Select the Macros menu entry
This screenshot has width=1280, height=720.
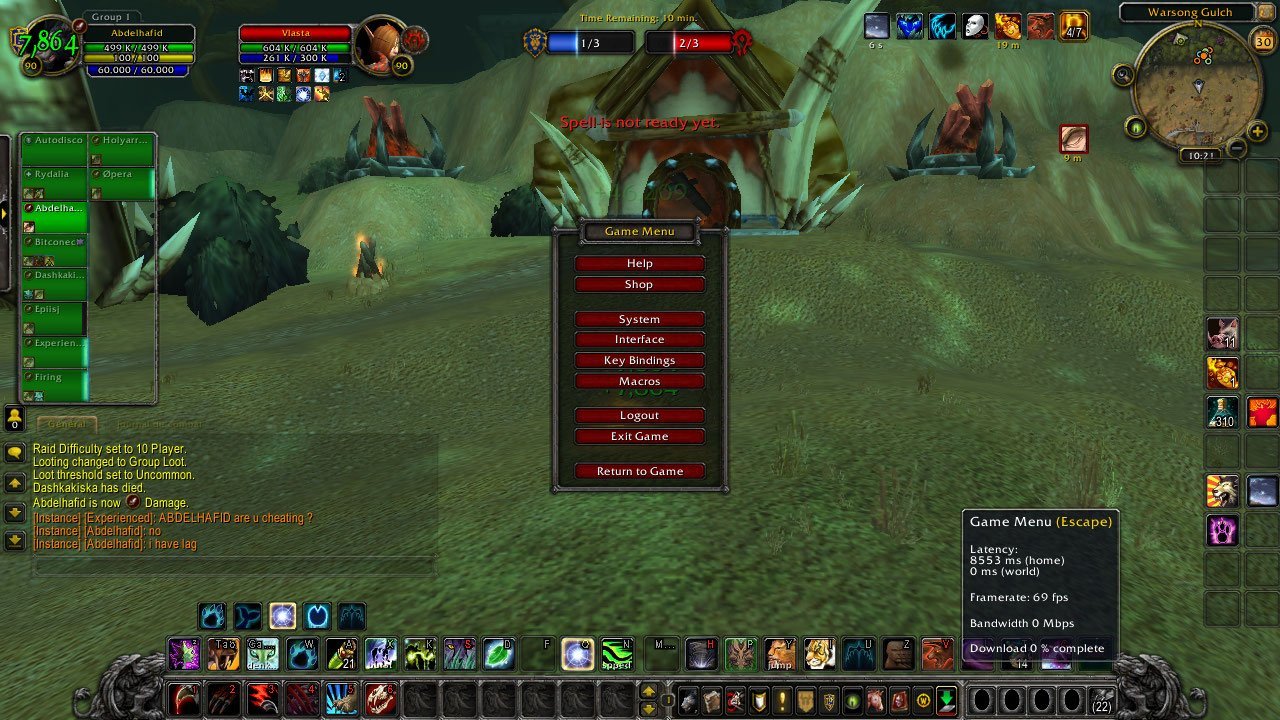click(x=639, y=381)
